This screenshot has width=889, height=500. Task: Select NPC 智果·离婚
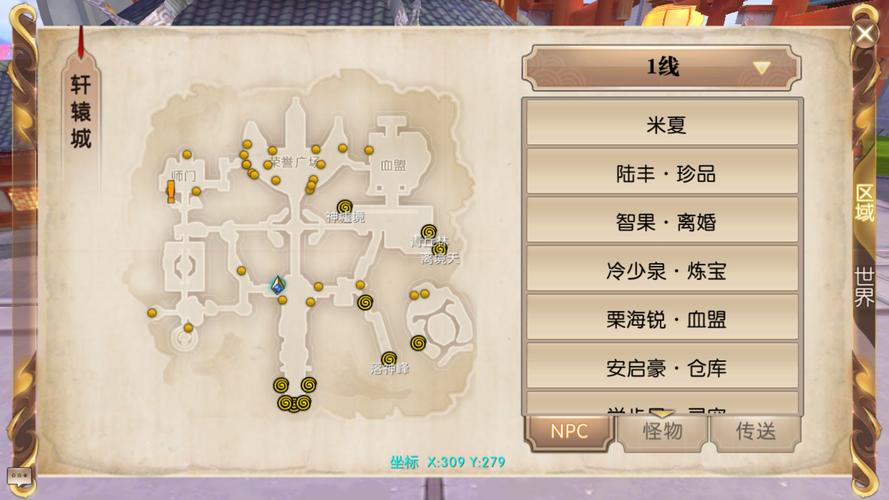[x=661, y=222]
